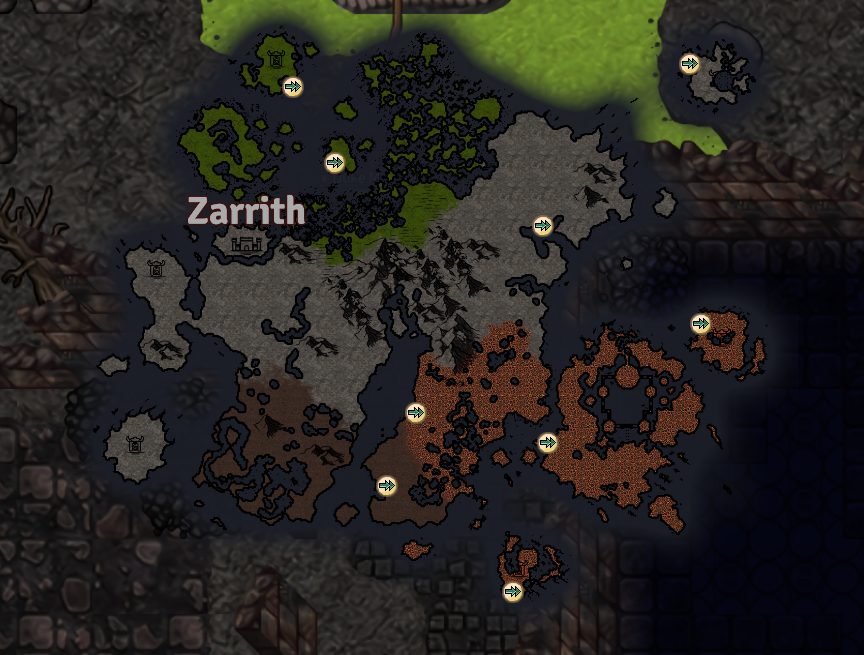Select the horned shrine icon on the round grey island

tap(133, 444)
